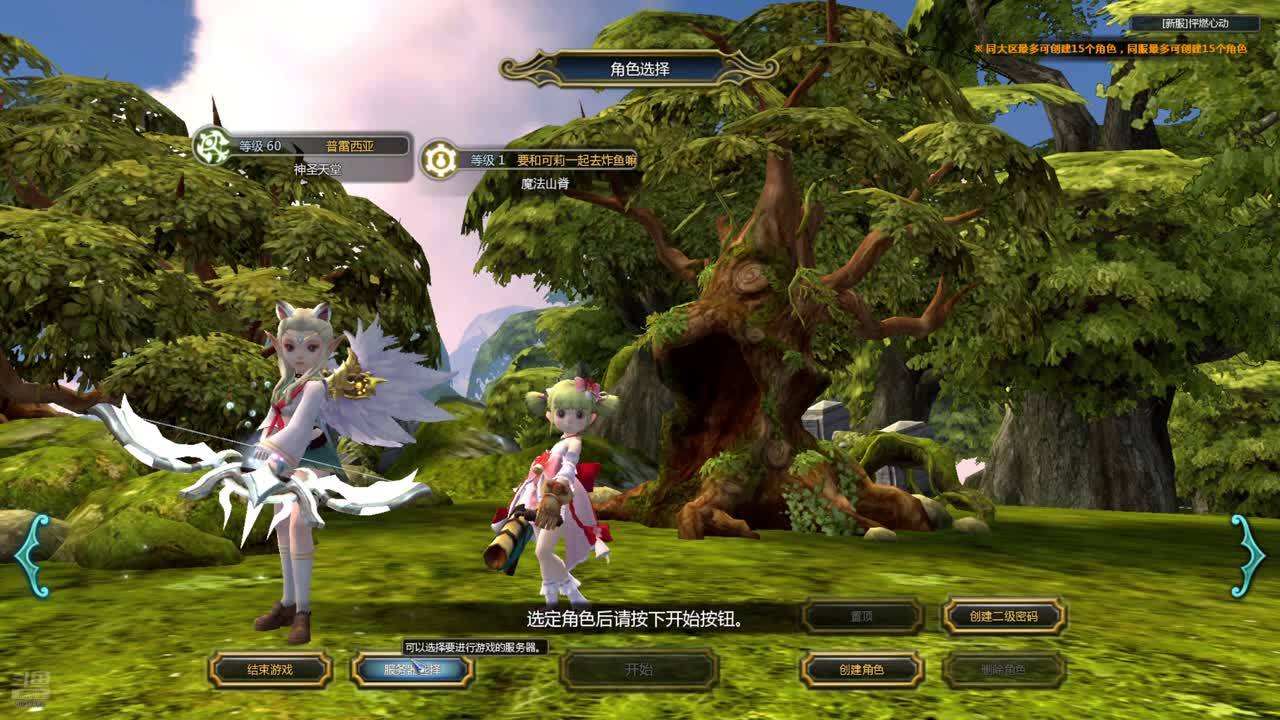Go to the previous character page arrow
1280x720 pixels.
pos(32,556)
